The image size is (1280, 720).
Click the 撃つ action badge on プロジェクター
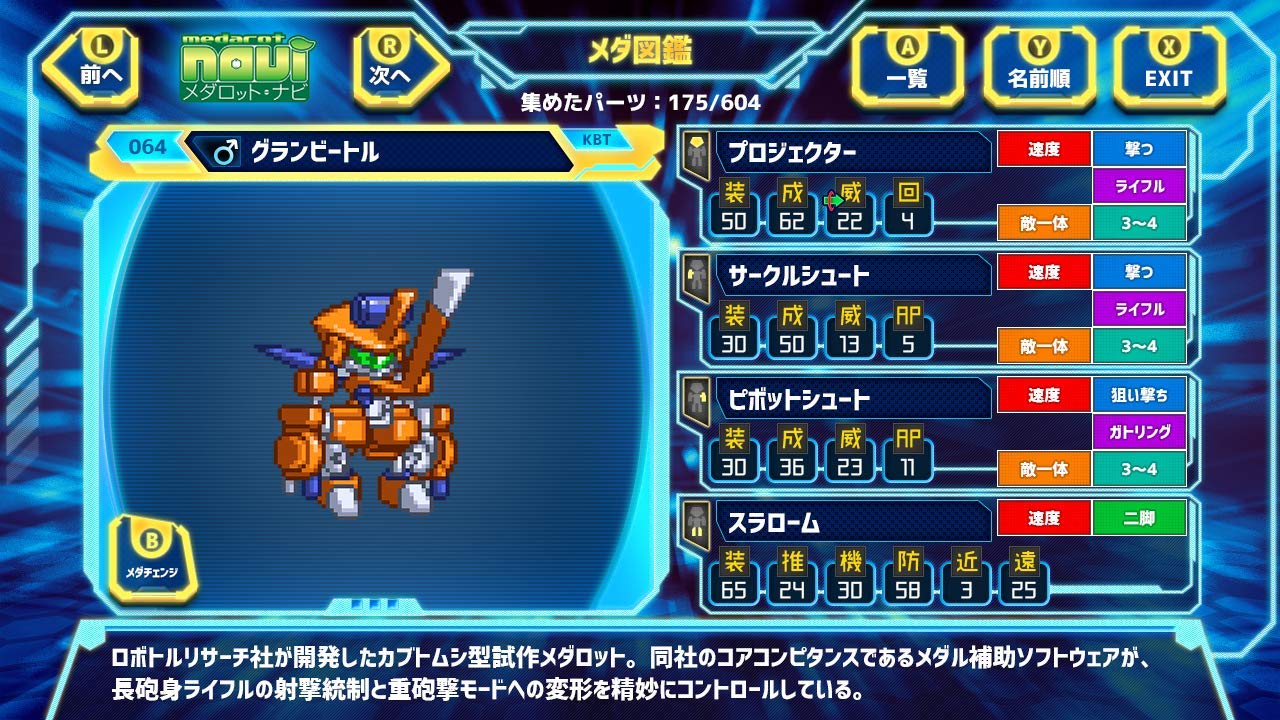[1142, 147]
